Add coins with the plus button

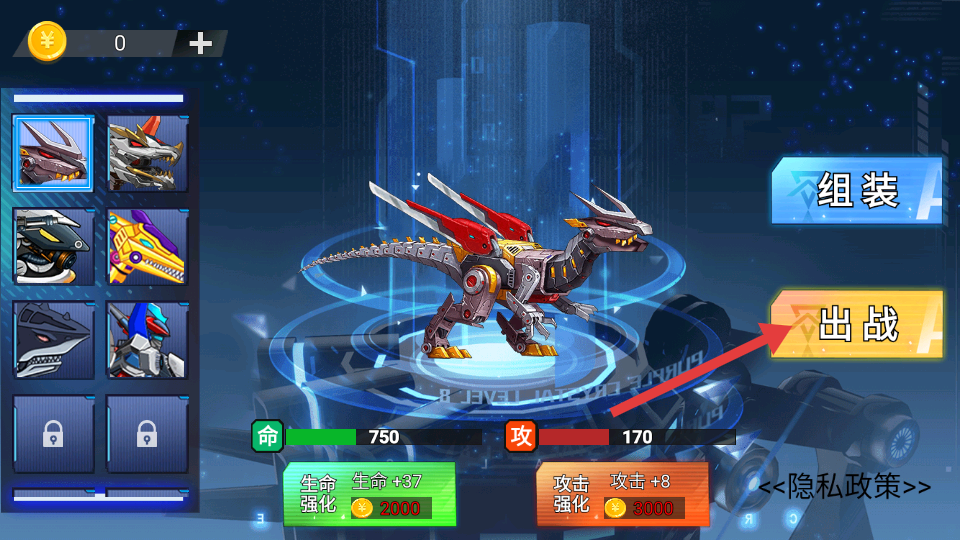point(201,43)
